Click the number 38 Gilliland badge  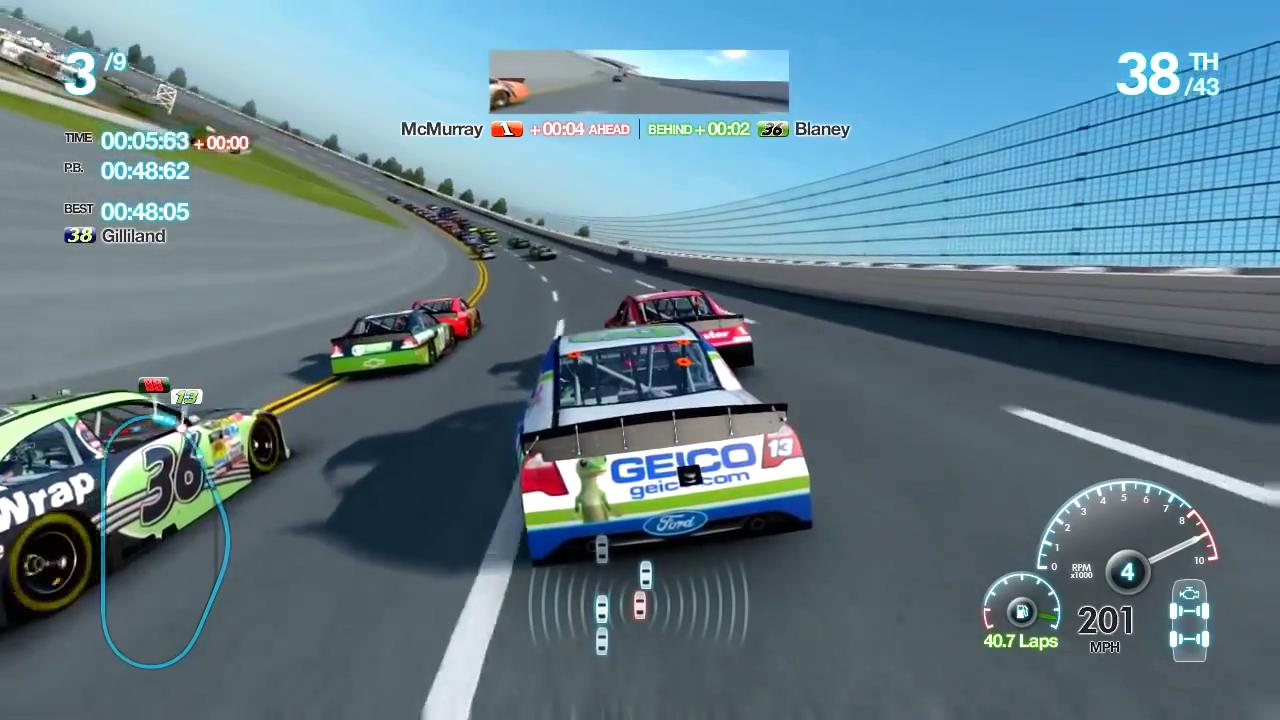[79, 236]
